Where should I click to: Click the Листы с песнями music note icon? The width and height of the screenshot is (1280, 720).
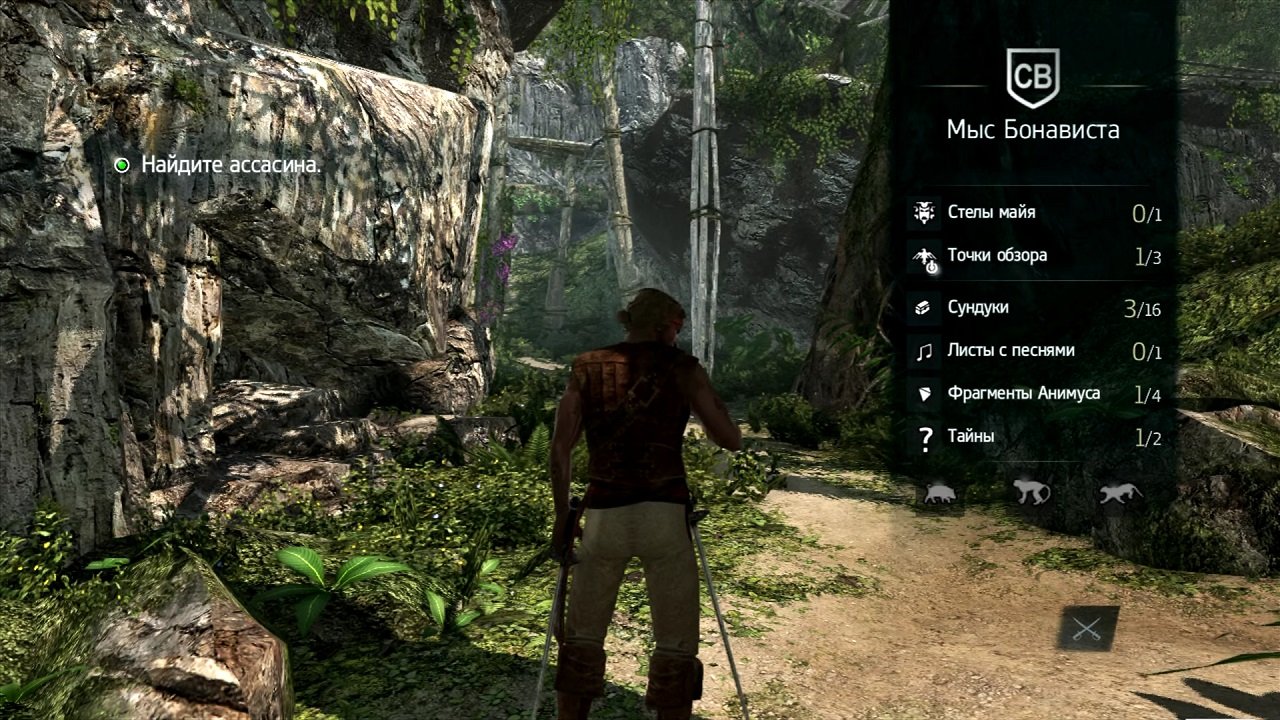[923, 351]
